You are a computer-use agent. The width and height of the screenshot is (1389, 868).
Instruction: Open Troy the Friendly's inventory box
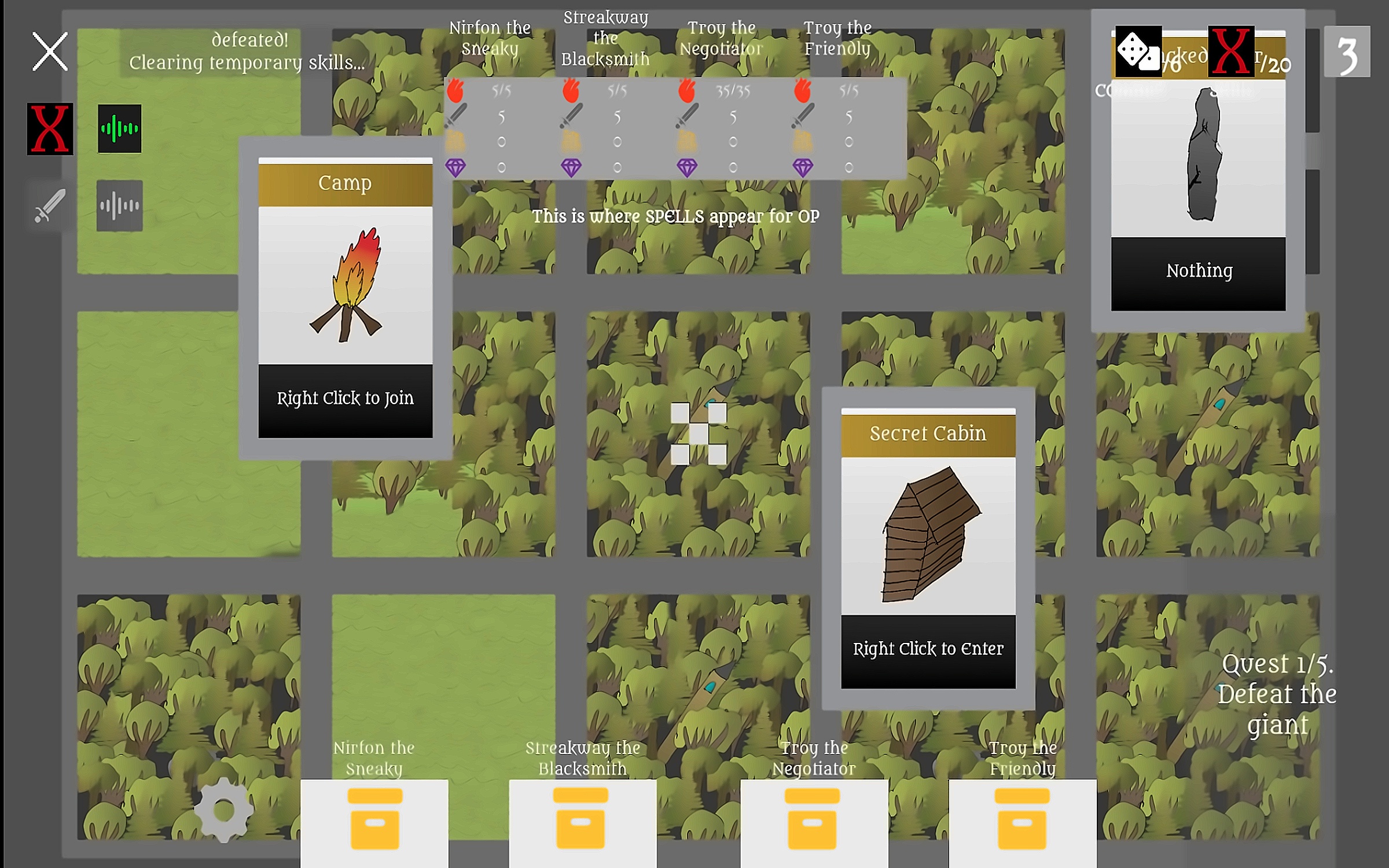click(1021, 820)
